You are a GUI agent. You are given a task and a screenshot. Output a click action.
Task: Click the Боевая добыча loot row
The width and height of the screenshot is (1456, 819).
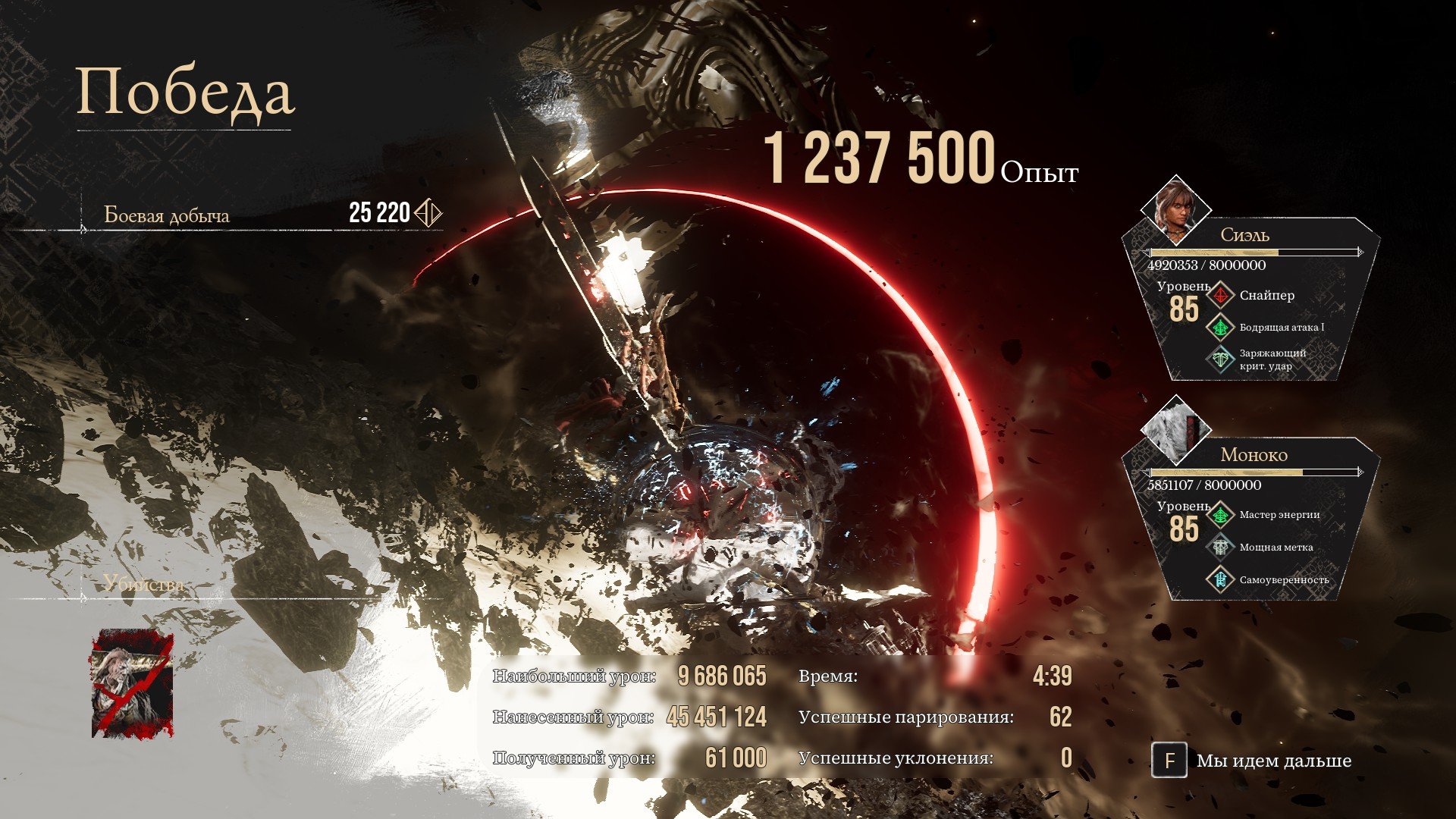pos(262,215)
